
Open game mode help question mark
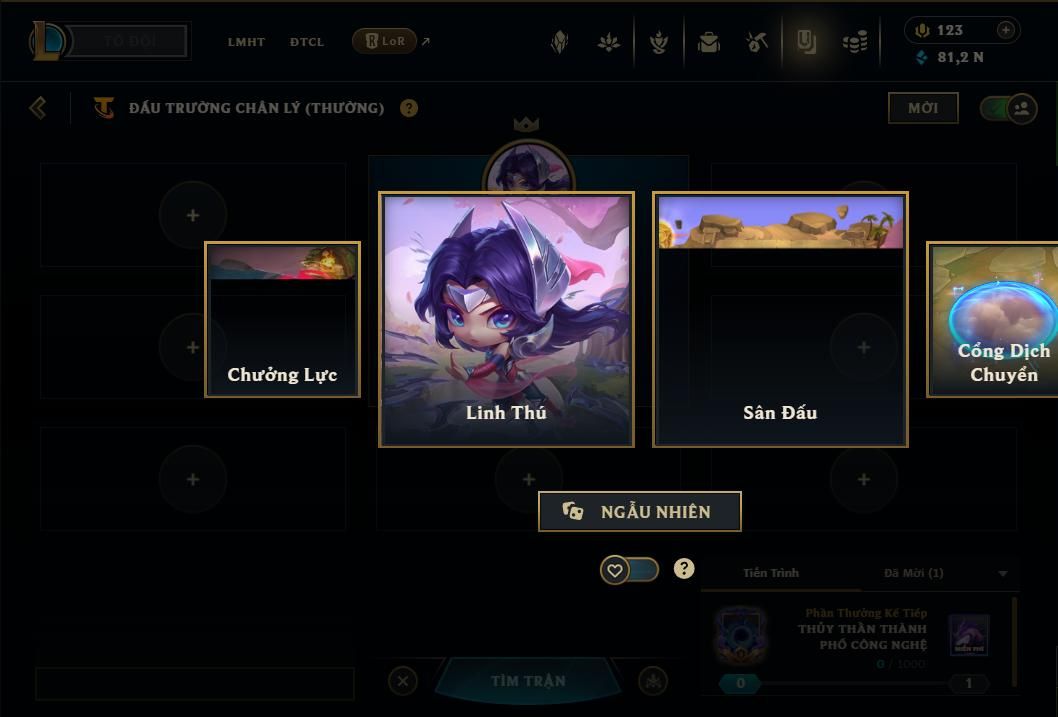(x=409, y=108)
